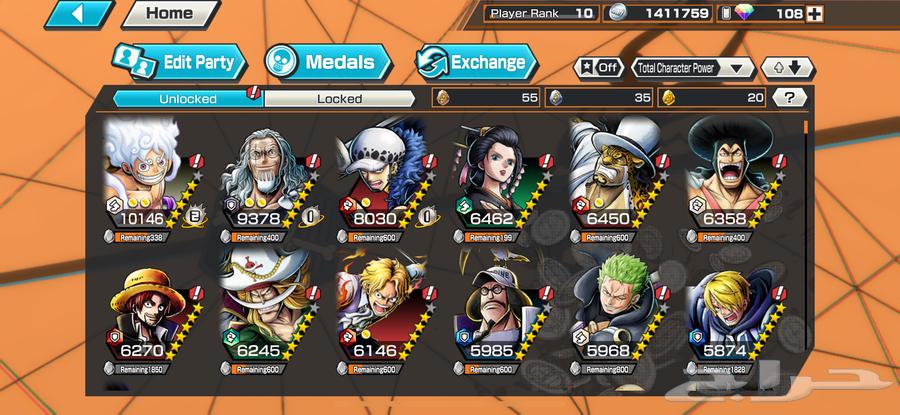Open the question mark help button
Screen dimensions: 900x415
tap(790, 98)
